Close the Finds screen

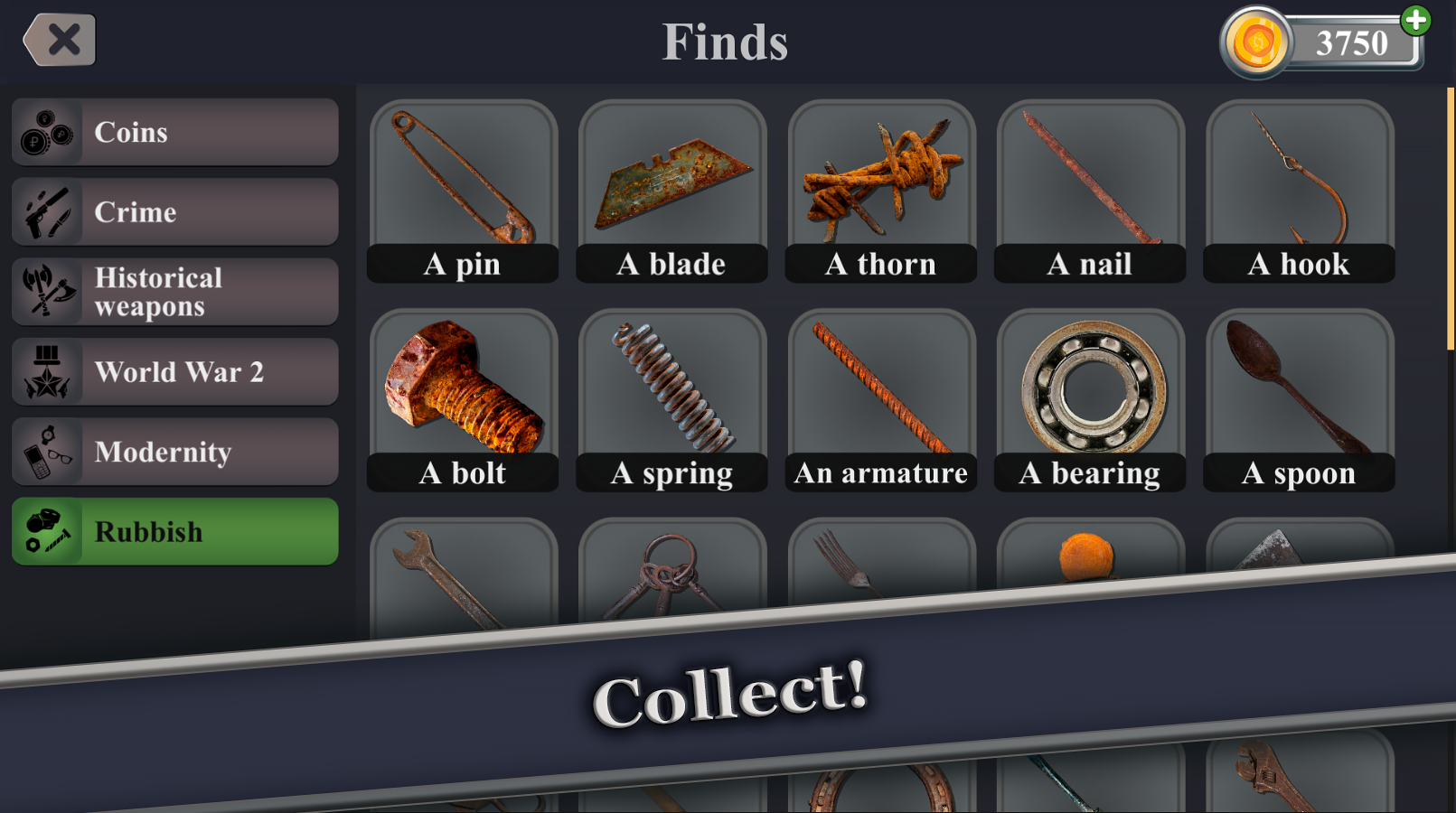tap(60, 39)
